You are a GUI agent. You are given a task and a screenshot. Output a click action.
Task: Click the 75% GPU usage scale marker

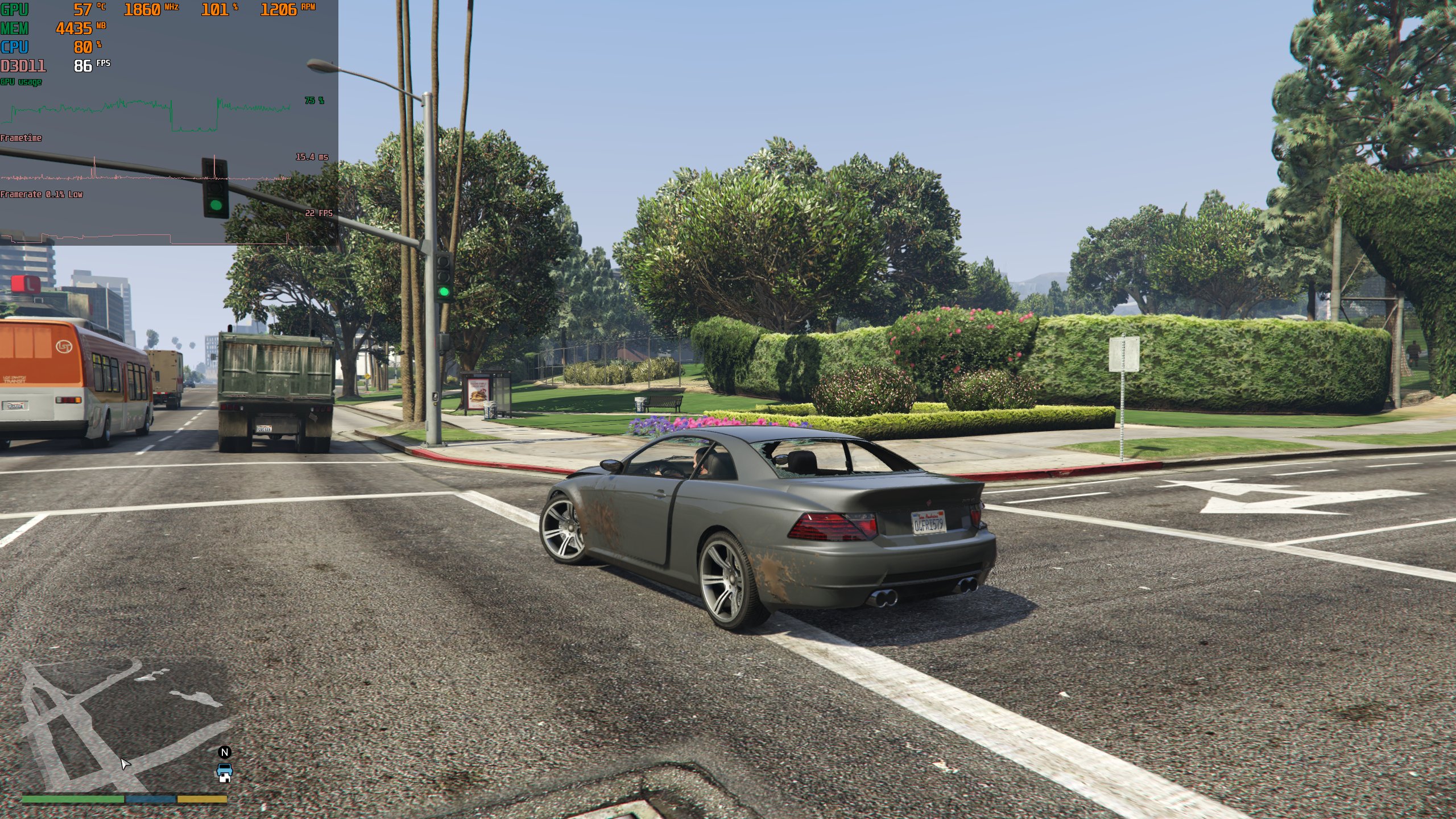pyautogui.click(x=313, y=101)
